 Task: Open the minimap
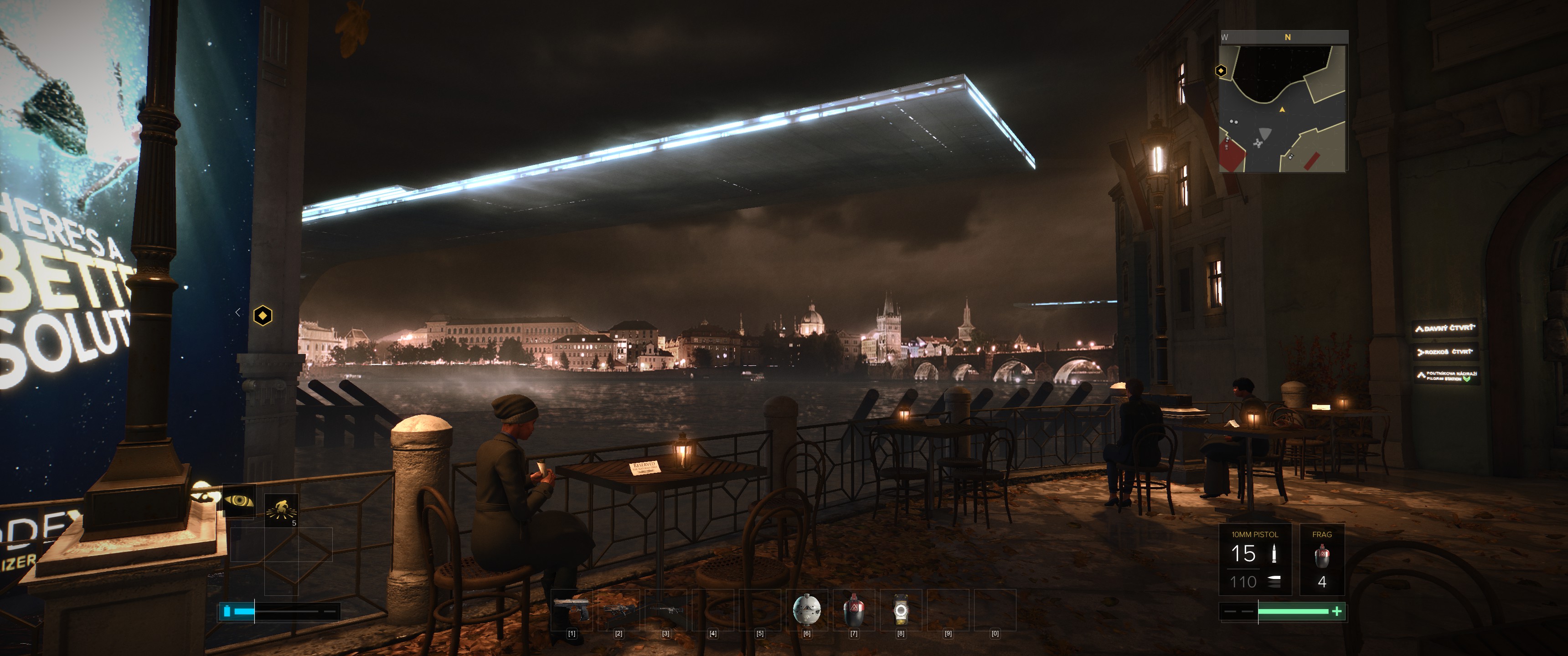(1284, 107)
